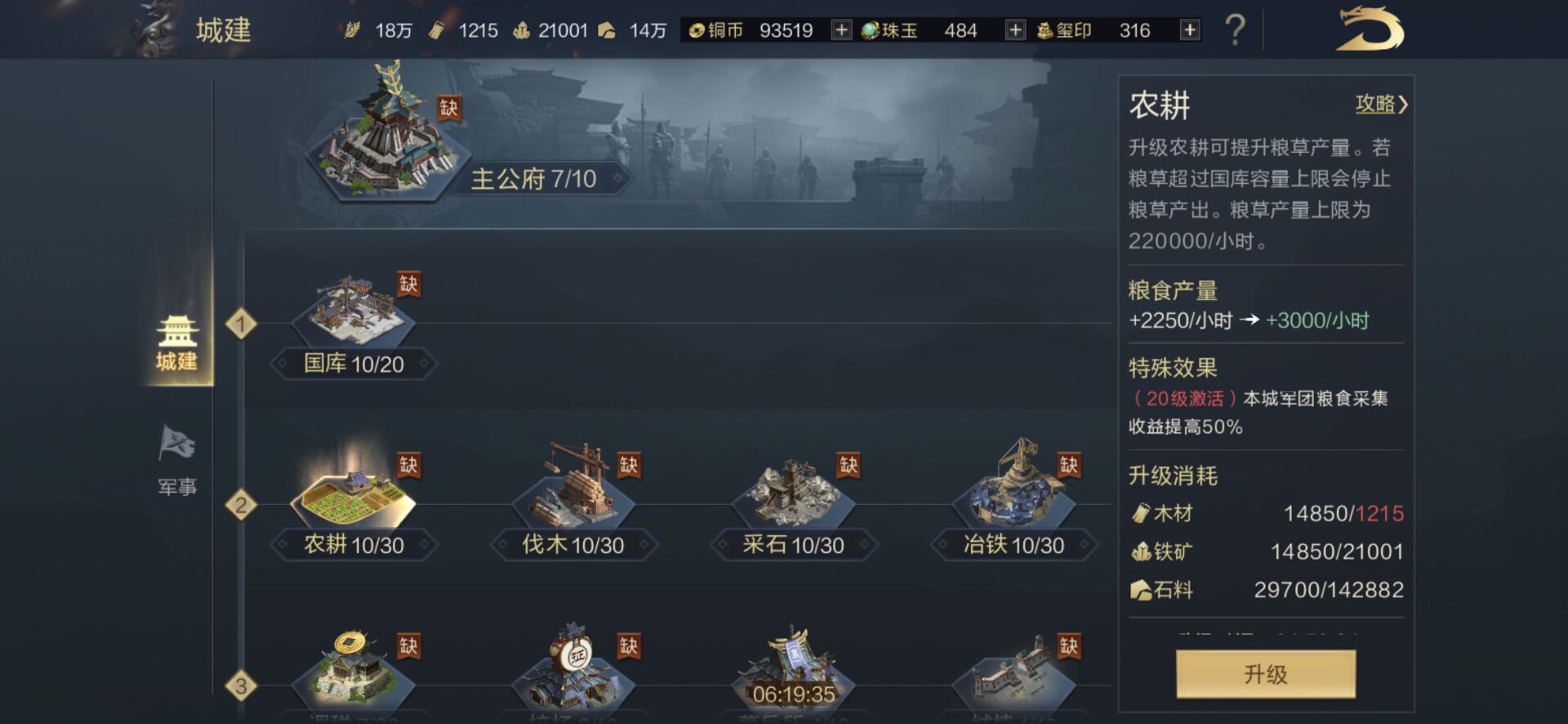1568x724 pixels.
Task: Click the plus icon beside 珠玉 484
Action: tap(1015, 29)
